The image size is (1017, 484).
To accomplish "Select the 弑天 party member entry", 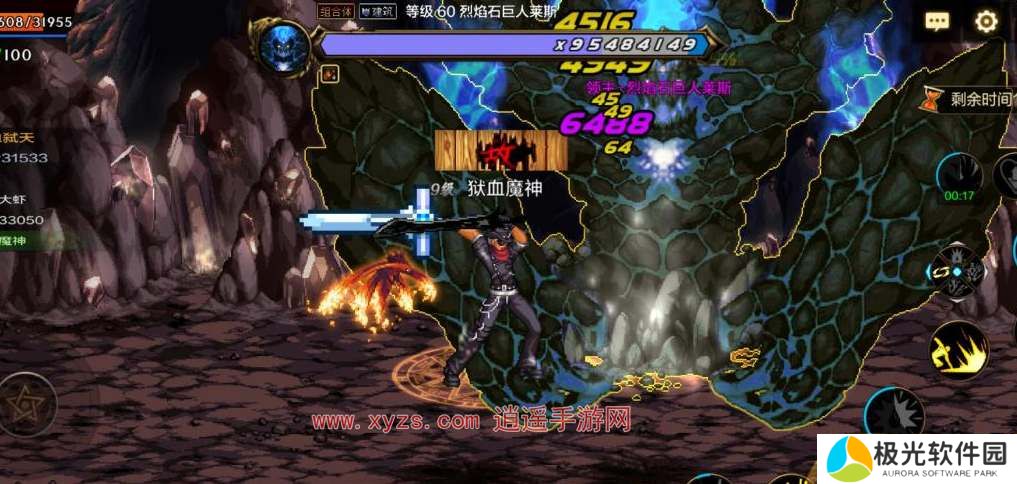I will pyautogui.click(x=25, y=148).
